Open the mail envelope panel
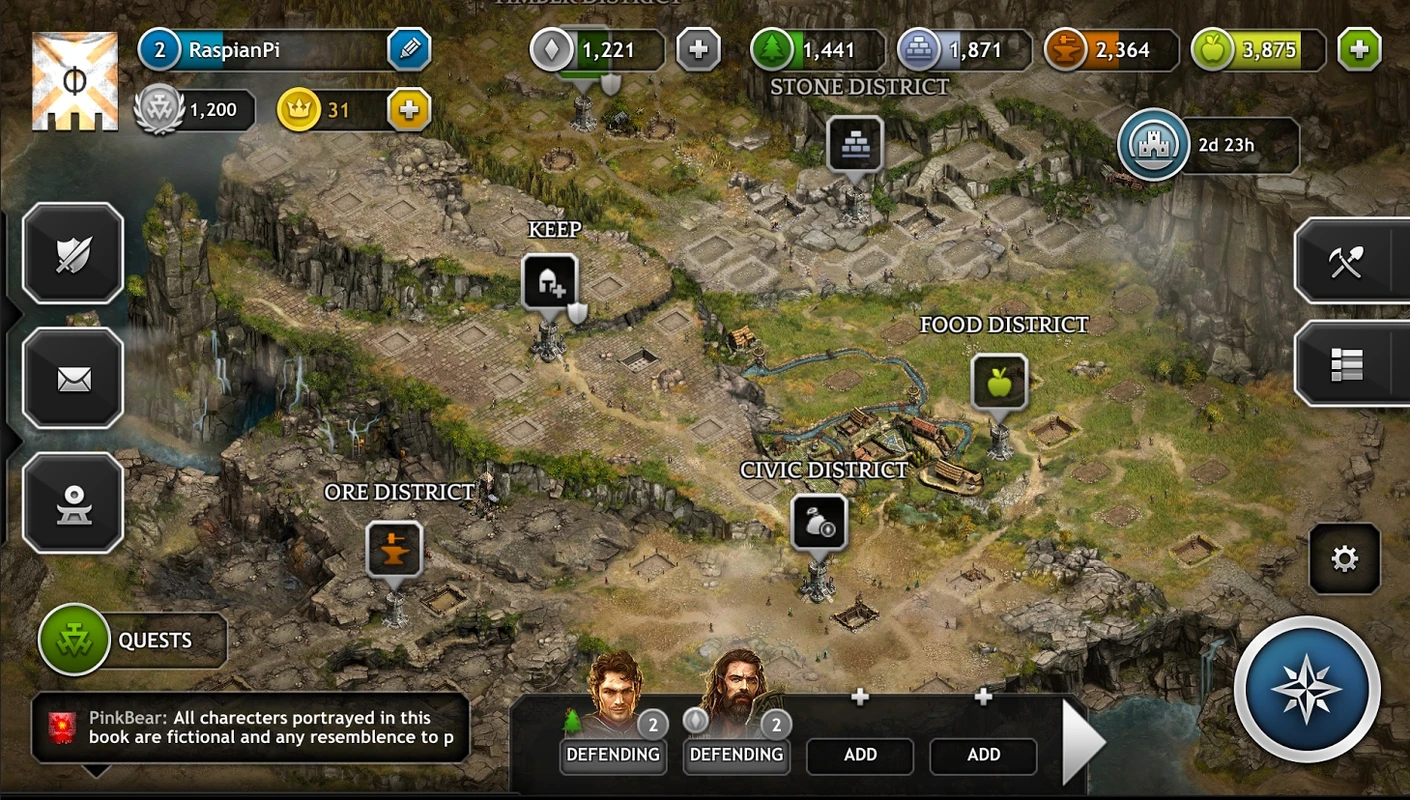This screenshot has height=800, width=1410. [x=72, y=378]
